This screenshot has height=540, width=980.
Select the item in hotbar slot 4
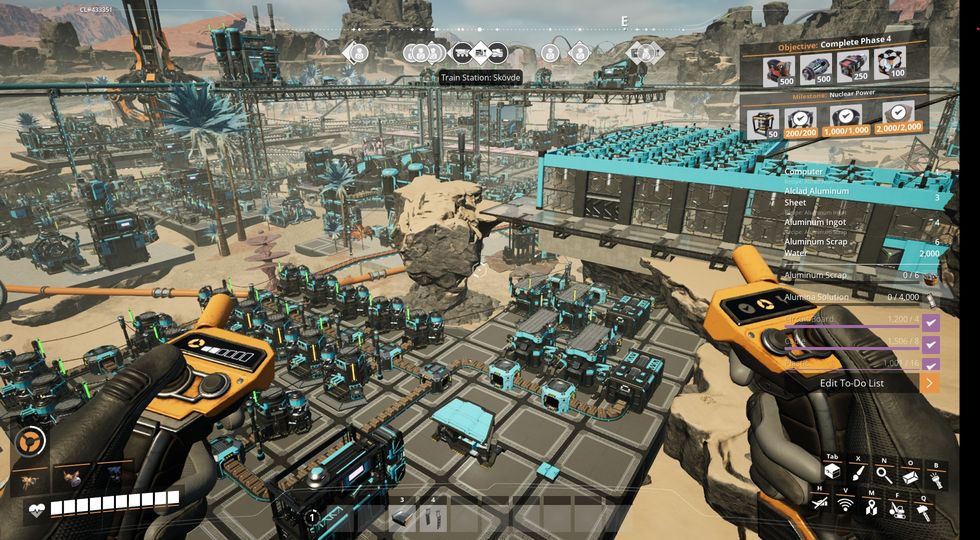click(433, 516)
